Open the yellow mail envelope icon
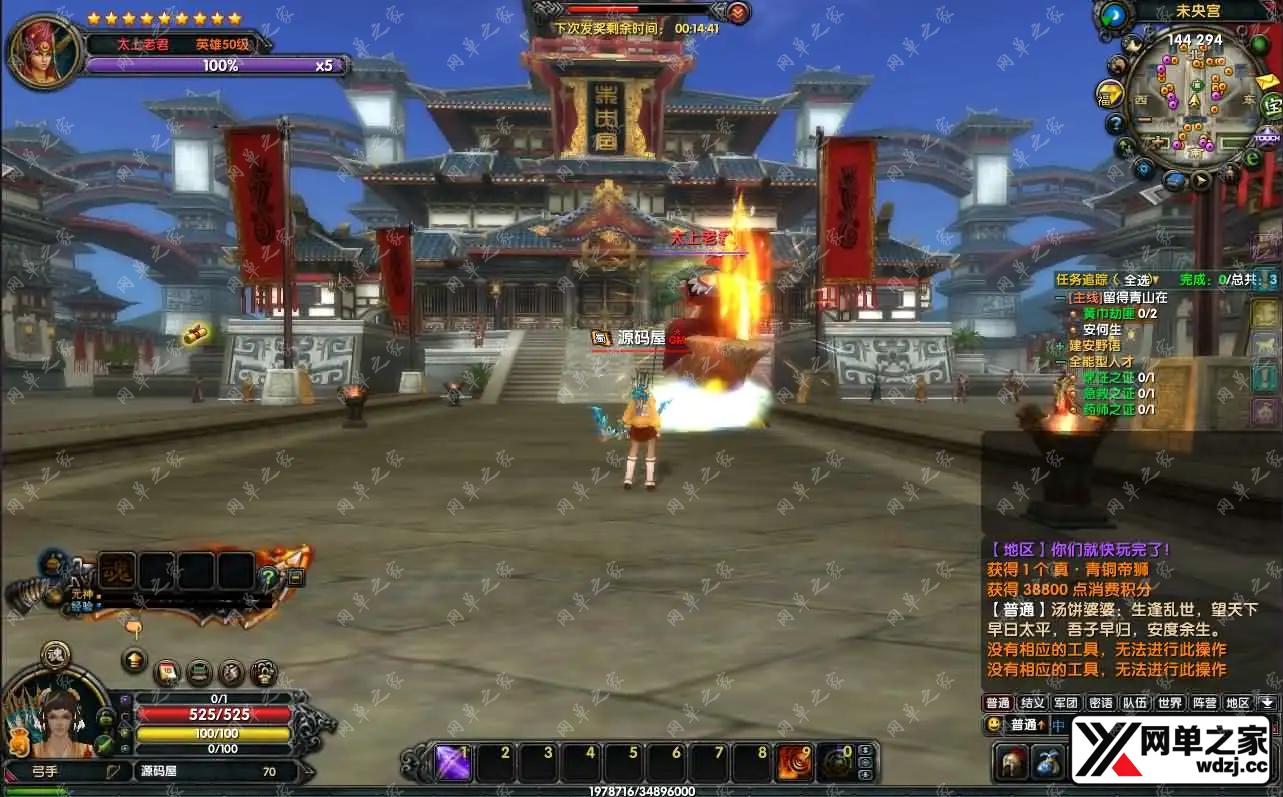 coord(1267,81)
